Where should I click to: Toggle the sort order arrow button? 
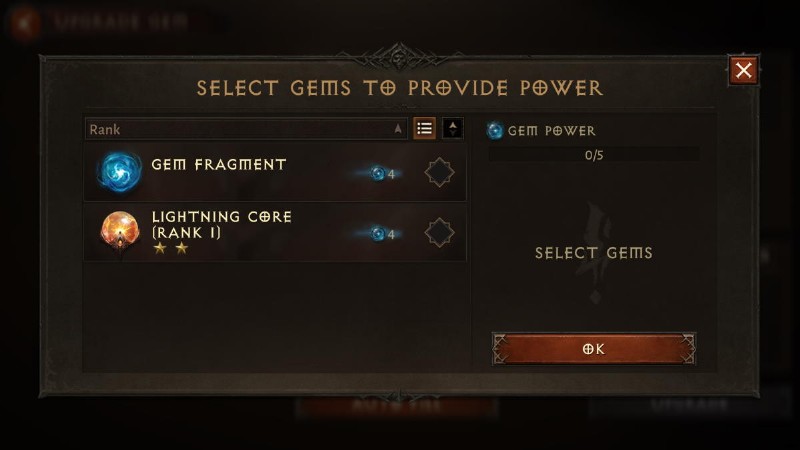[x=453, y=129]
